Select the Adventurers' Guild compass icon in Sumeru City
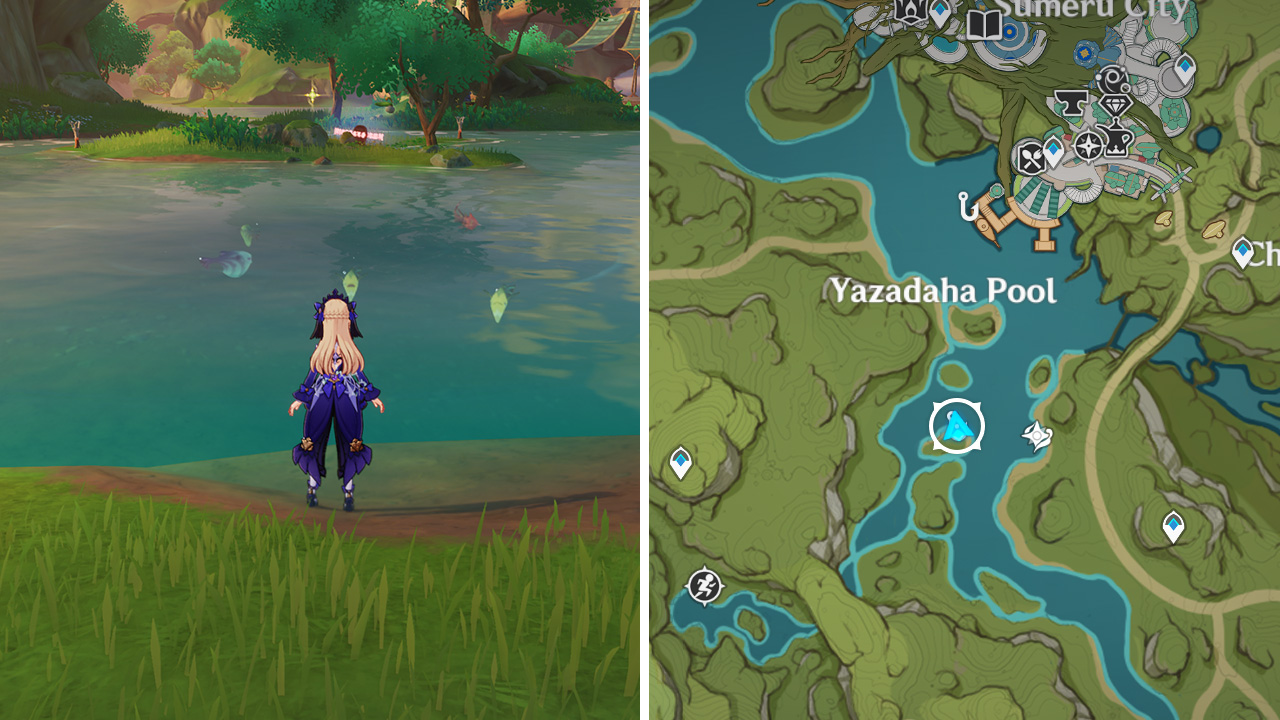Screen dimensions: 1280x720 point(1089,146)
